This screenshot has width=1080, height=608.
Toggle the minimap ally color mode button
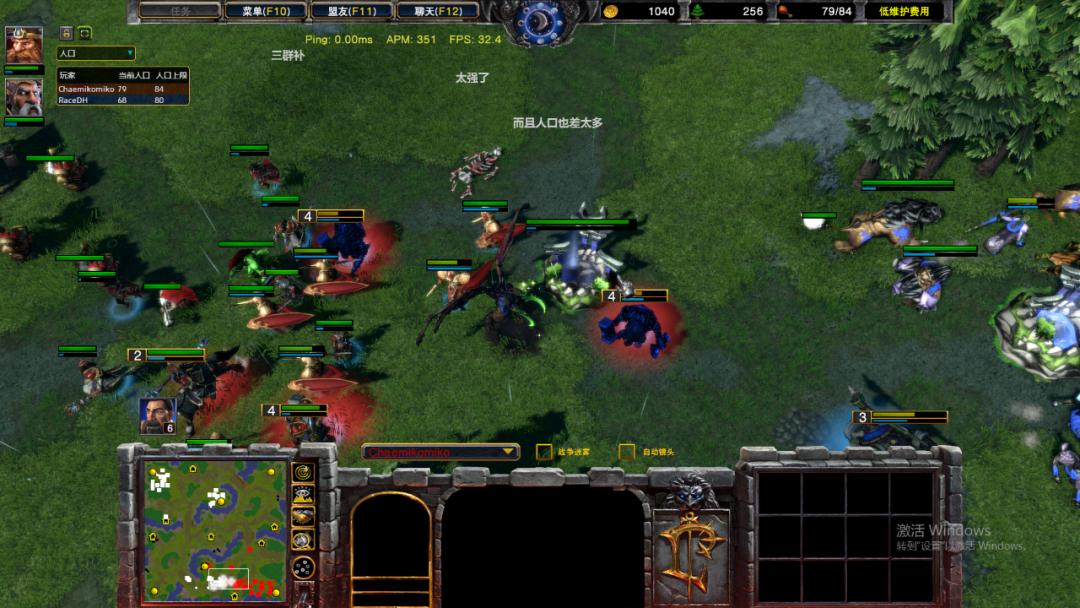(303, 516)
